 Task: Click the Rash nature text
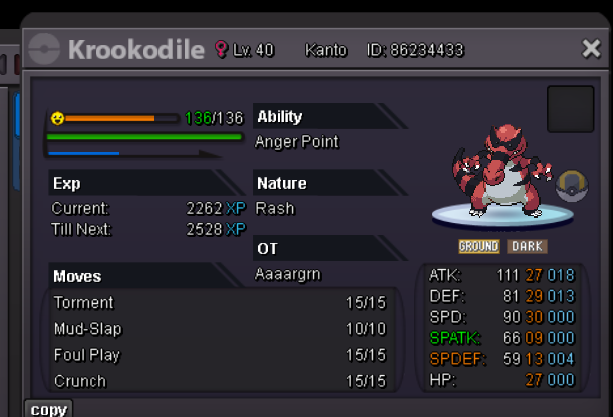[275, 209]
